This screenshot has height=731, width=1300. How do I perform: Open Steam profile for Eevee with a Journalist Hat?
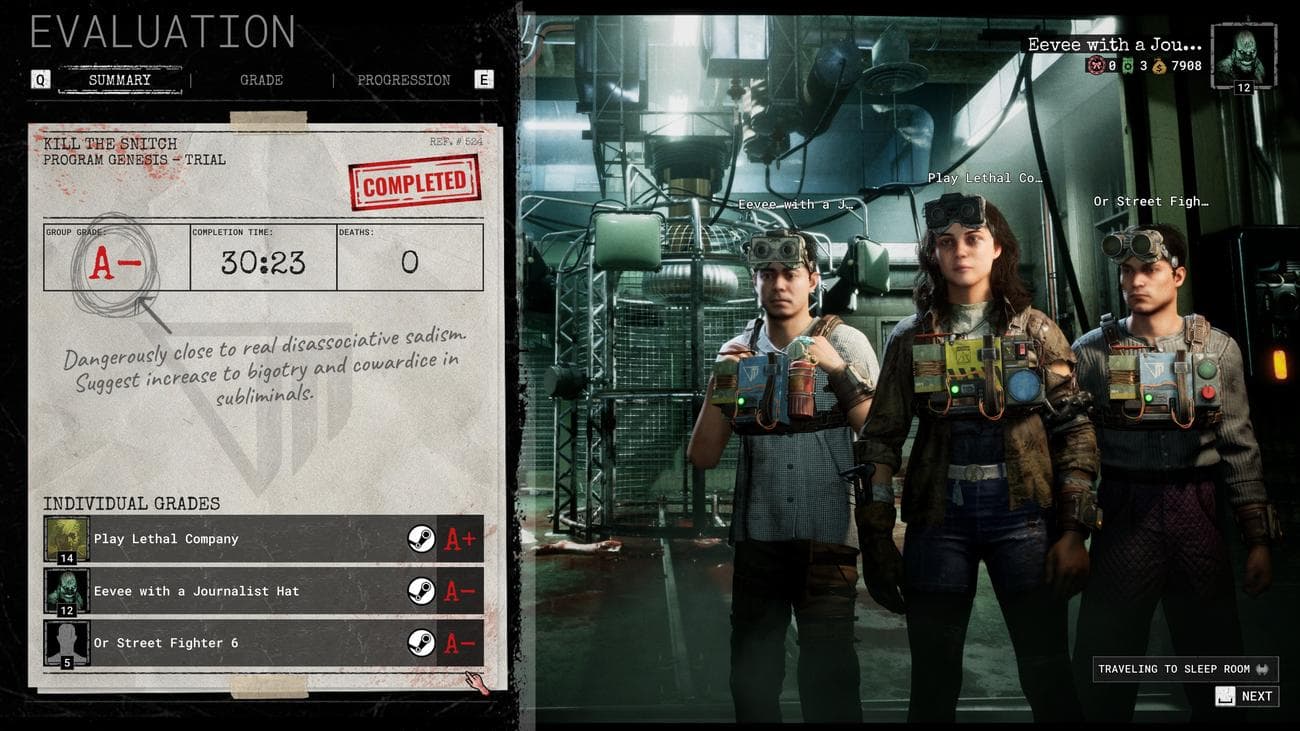click(x=421, y=591)
